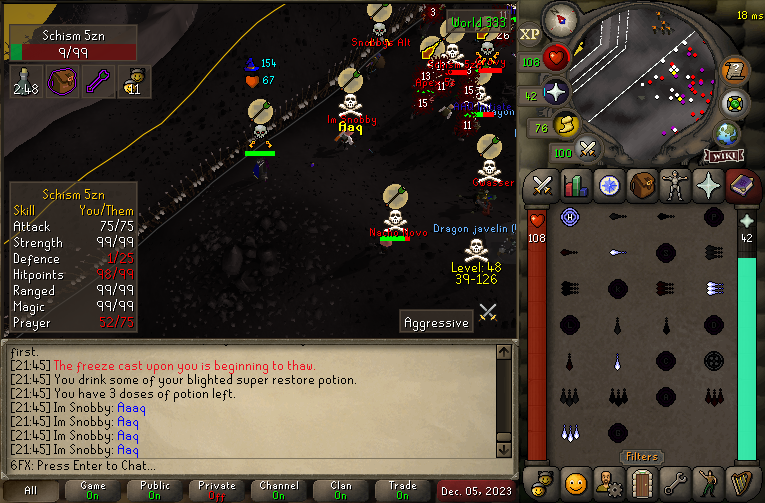Viewport: 765px width, 503px height.
Task: Open the Combat Options tab
Action: coord(543,185)
